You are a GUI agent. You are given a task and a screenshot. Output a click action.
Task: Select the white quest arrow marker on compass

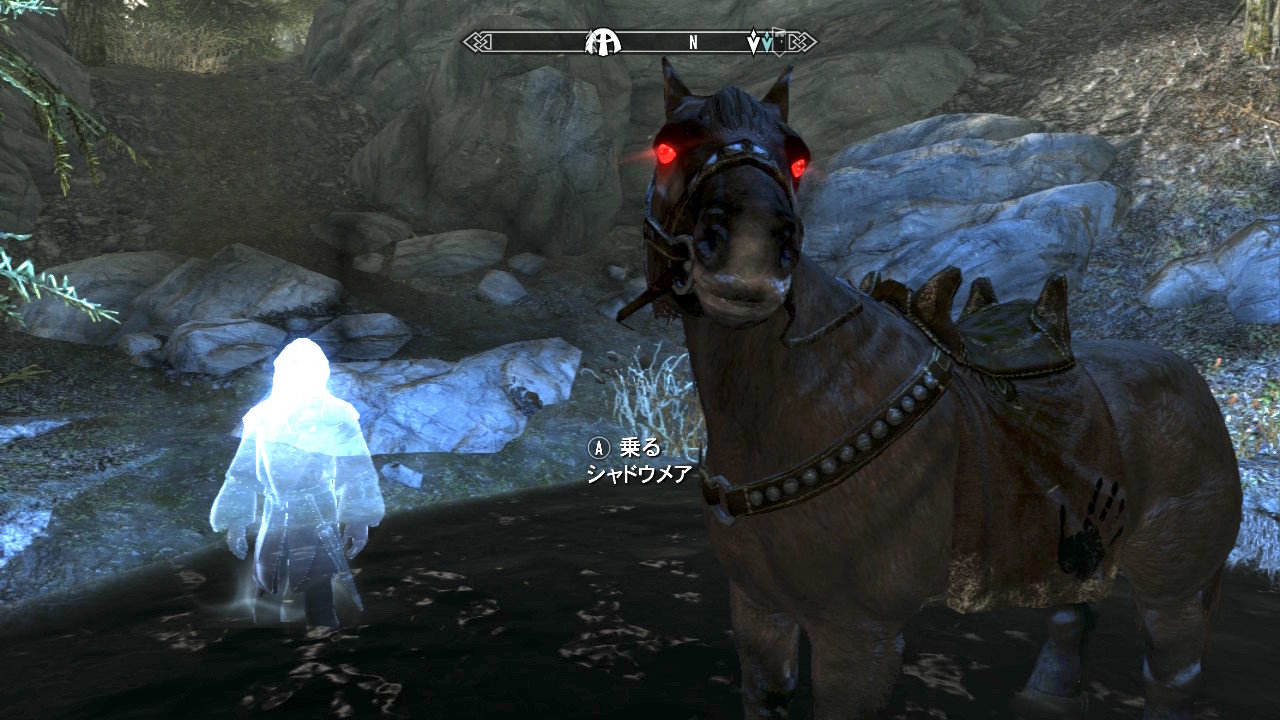pyautogui.click(x=755, y=43)
